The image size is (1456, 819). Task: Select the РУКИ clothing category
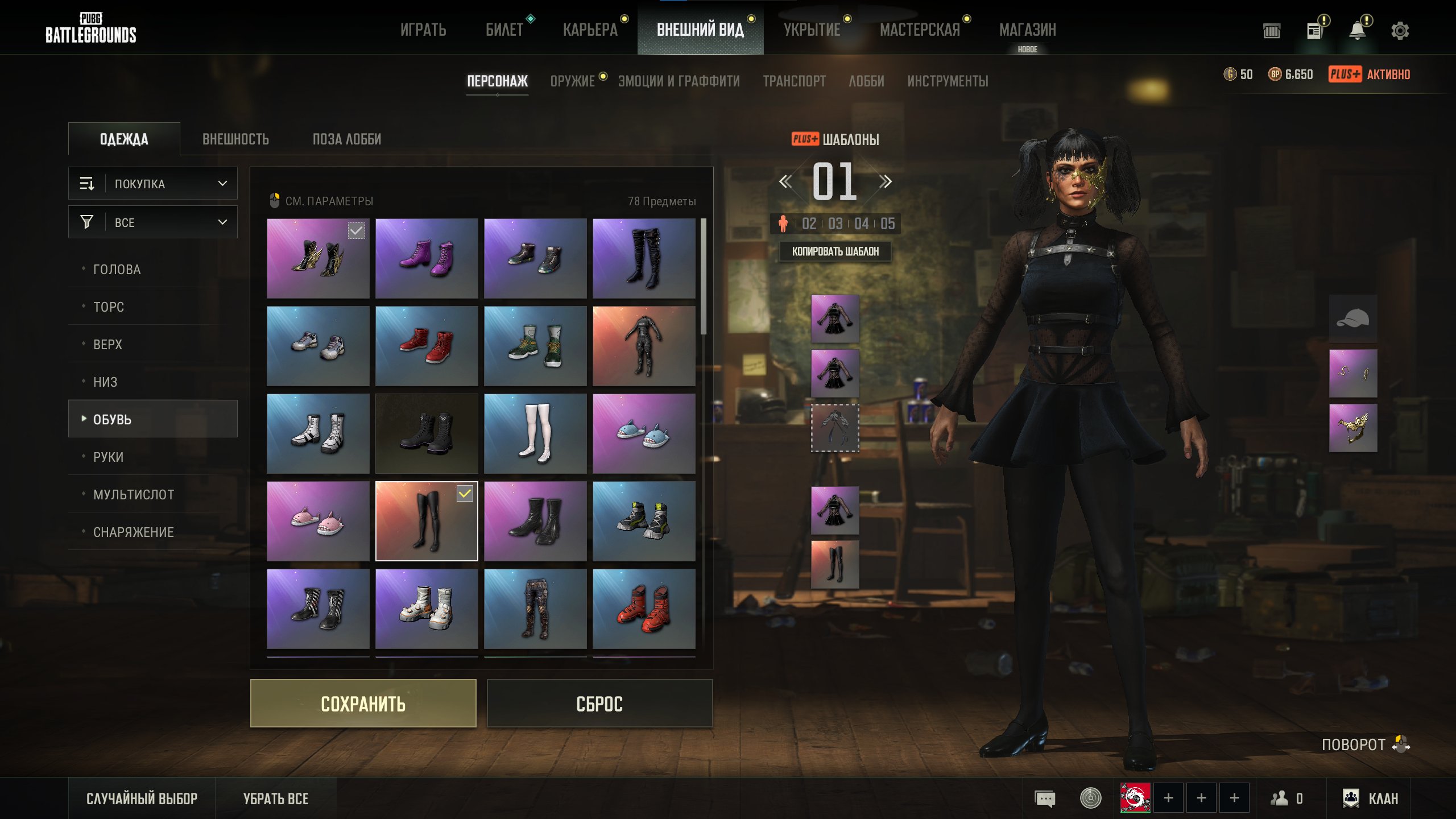[108, 457]
